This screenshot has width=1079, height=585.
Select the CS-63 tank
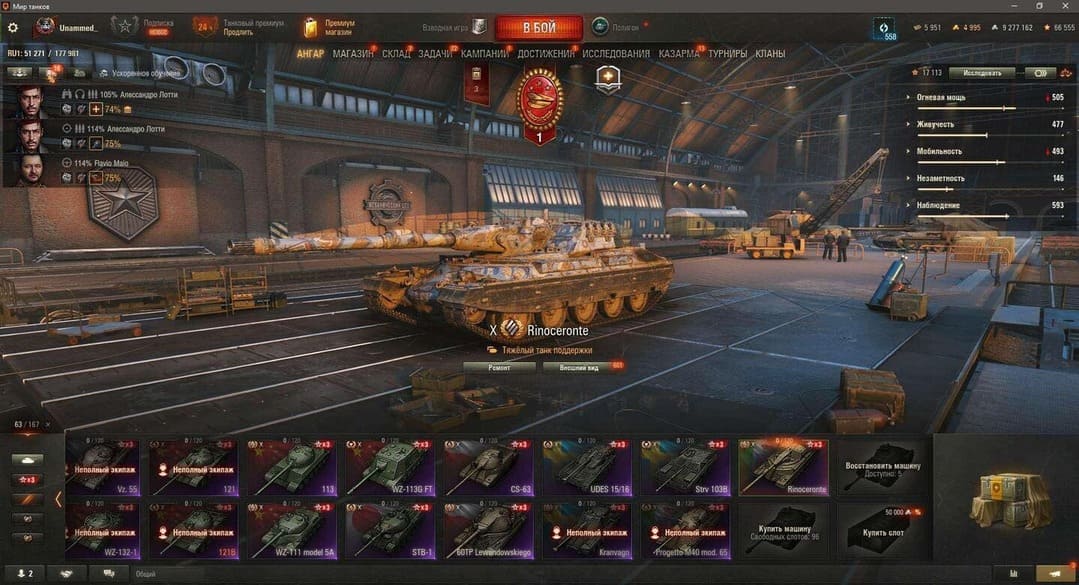point(489,467)
